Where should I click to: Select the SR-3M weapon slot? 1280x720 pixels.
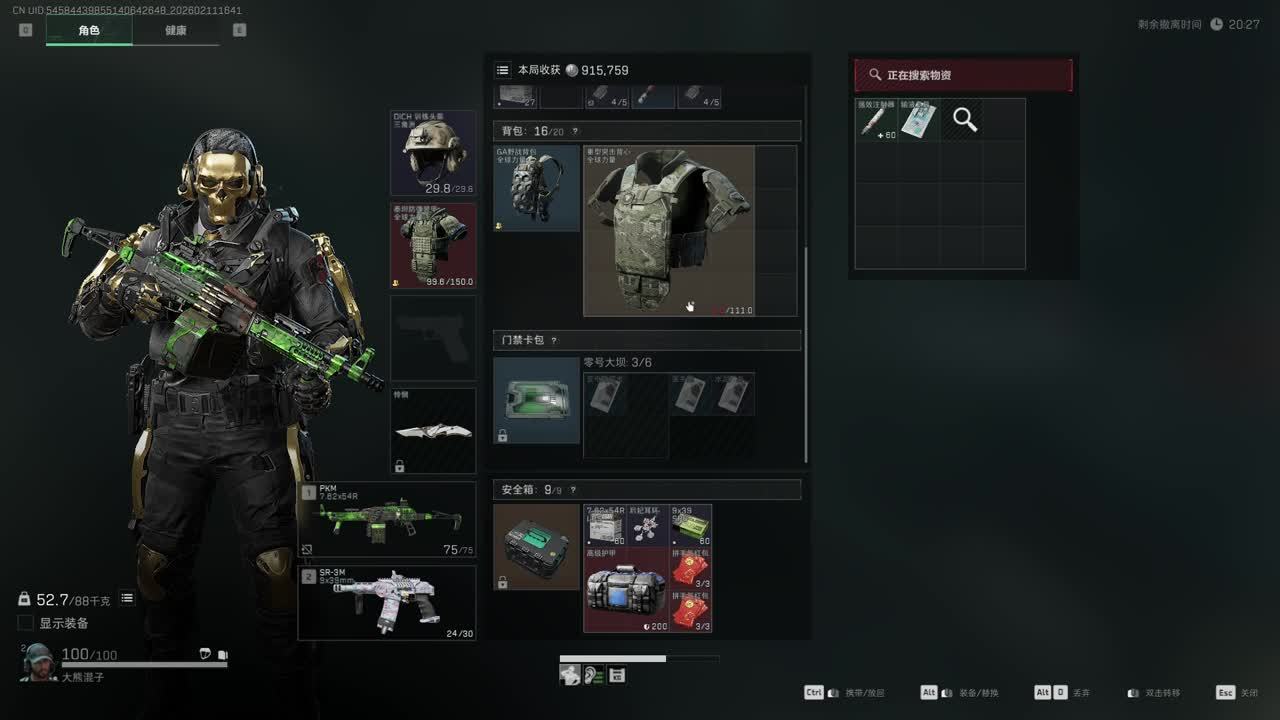pos(387,602)
